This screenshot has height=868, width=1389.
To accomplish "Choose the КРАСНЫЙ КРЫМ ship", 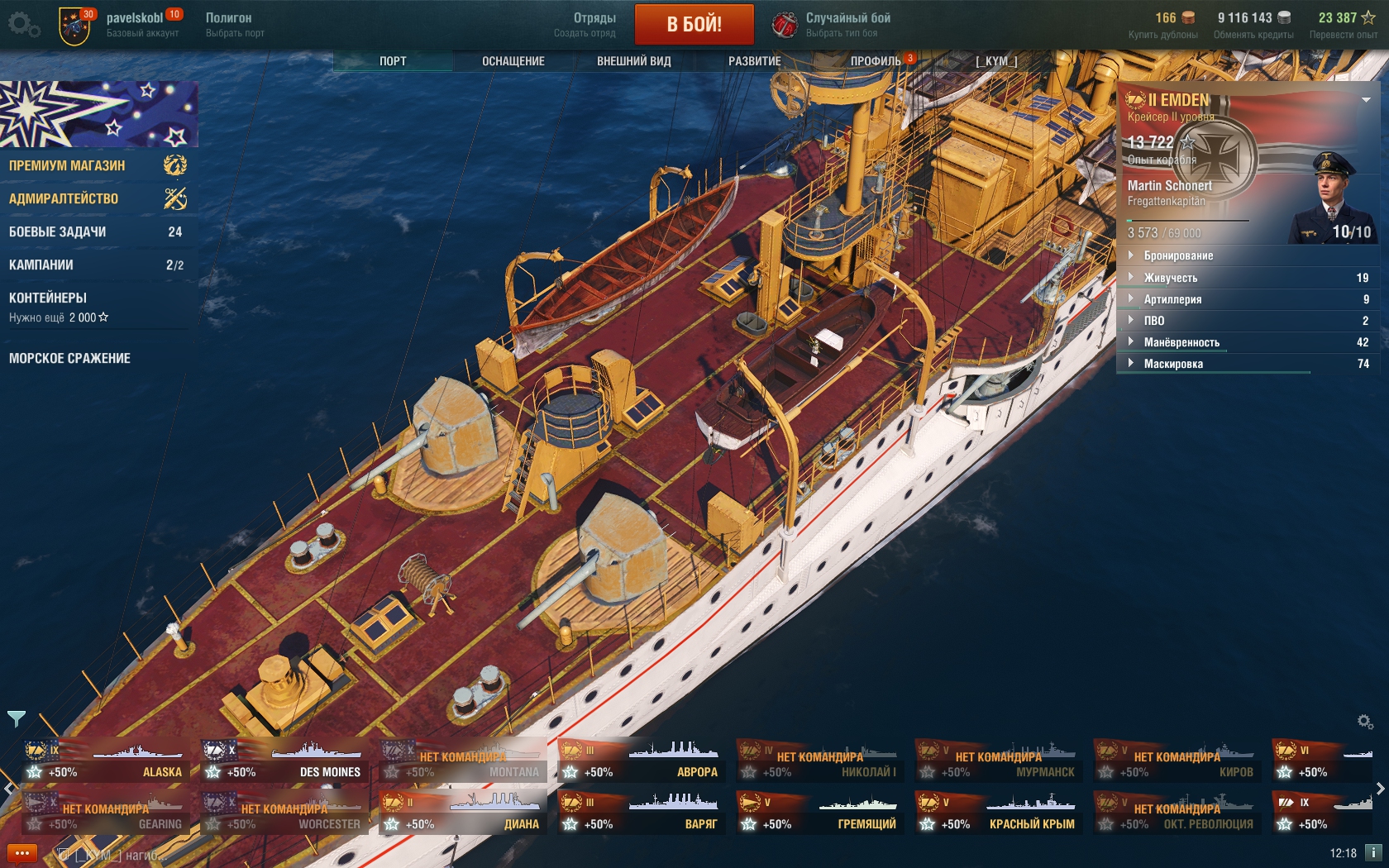I will coord(999,813).
